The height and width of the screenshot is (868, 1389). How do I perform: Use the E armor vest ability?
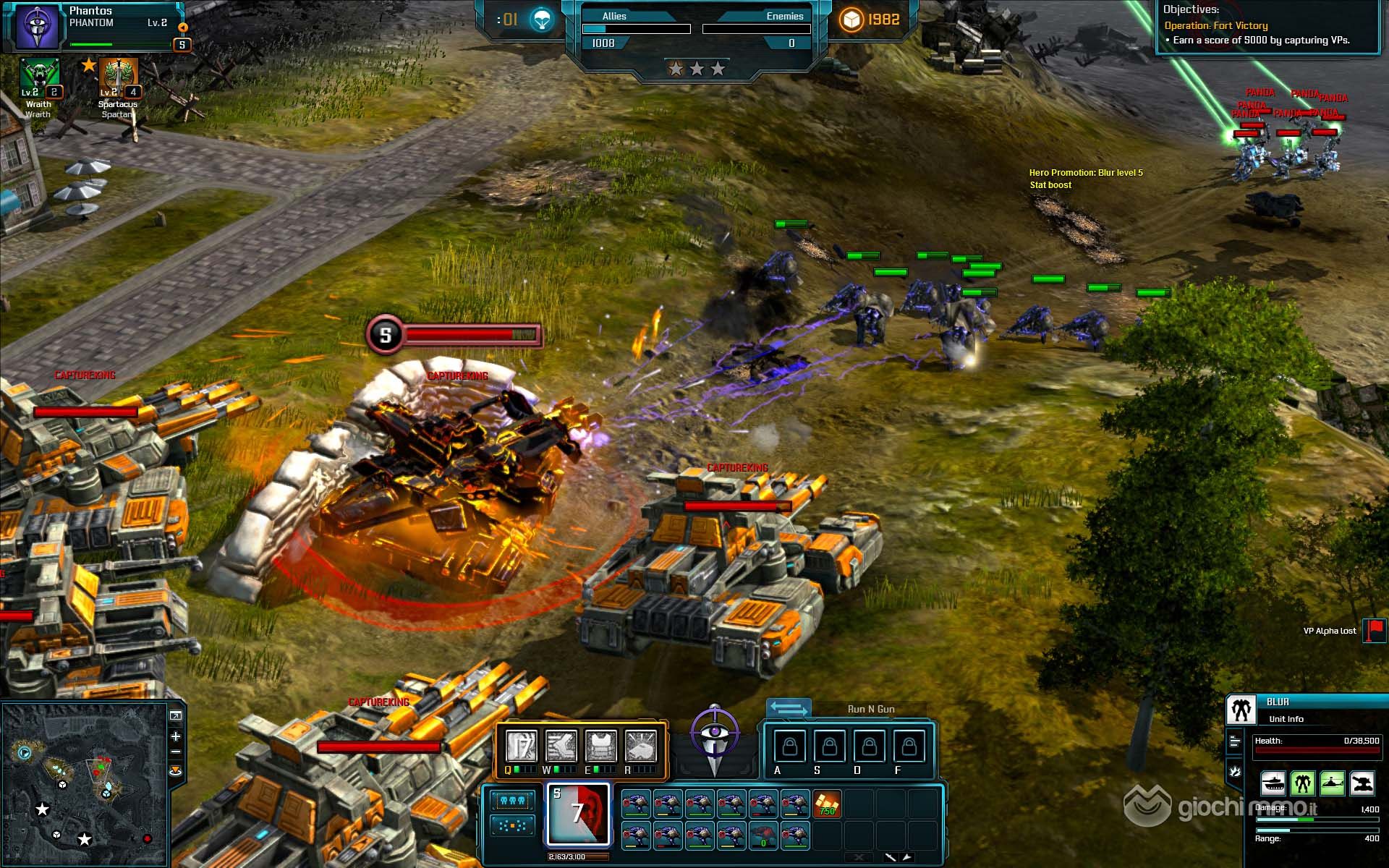click(x=600, y=746)
